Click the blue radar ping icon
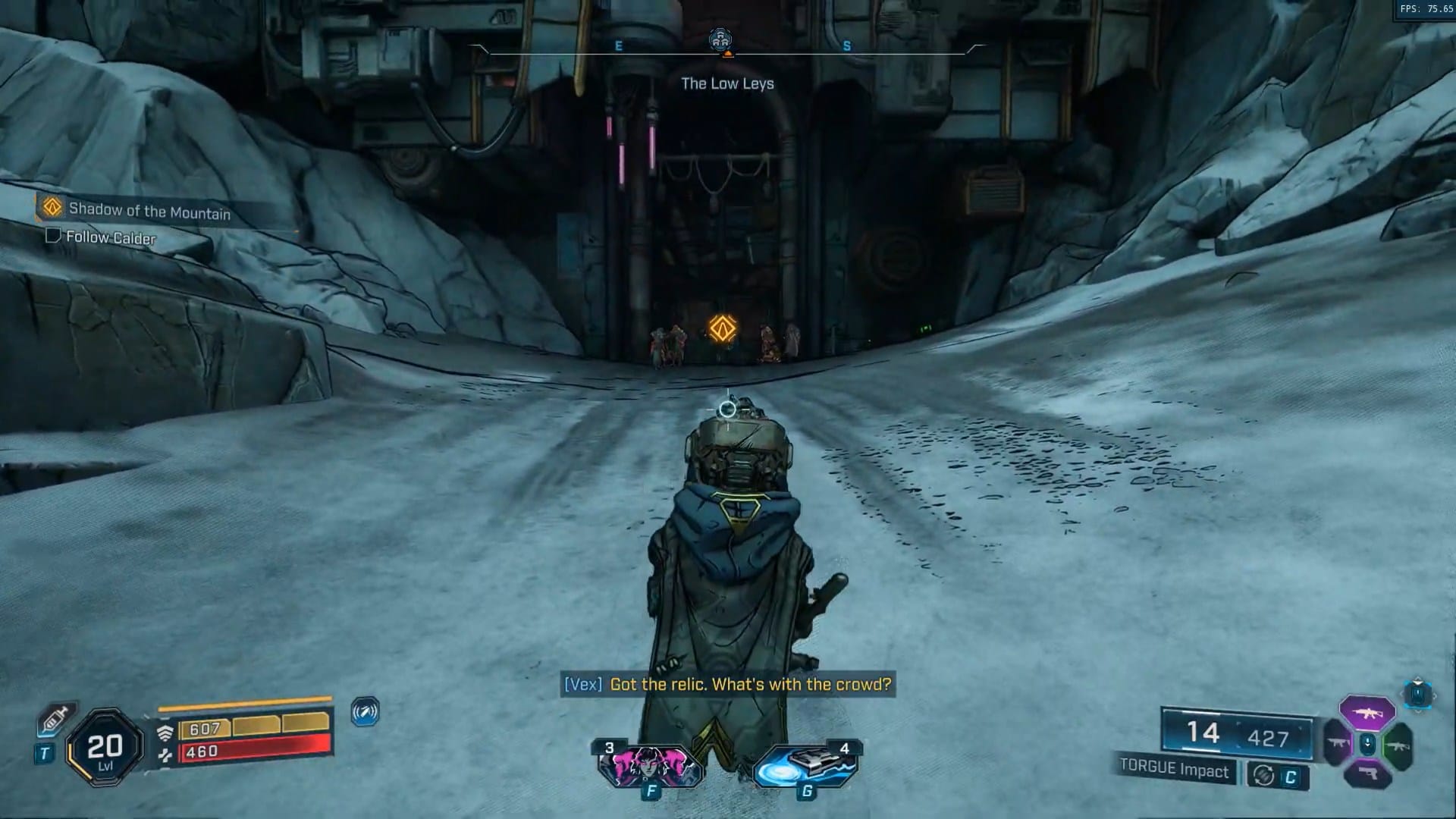This screenshot has width=1456, height=819. coord(366,712)
